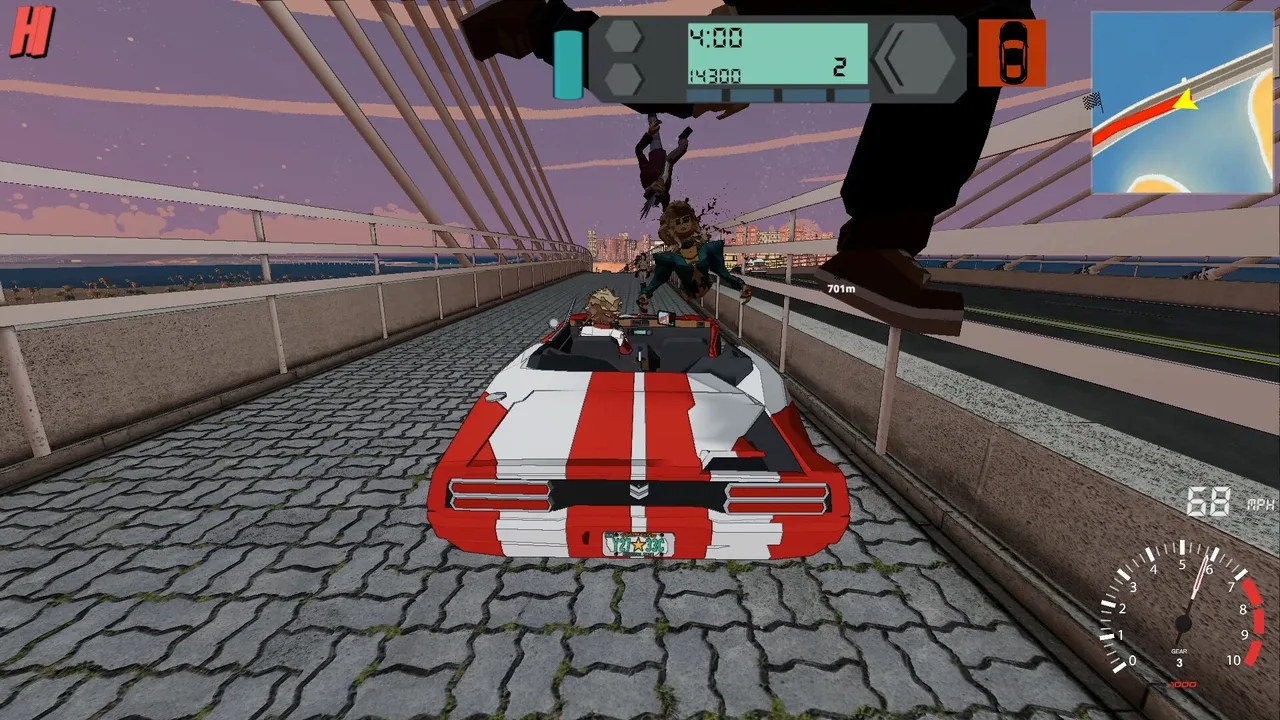Click the minimap in the corner
Screen dimensions: 1280x720
click(x=1181, y=102)
